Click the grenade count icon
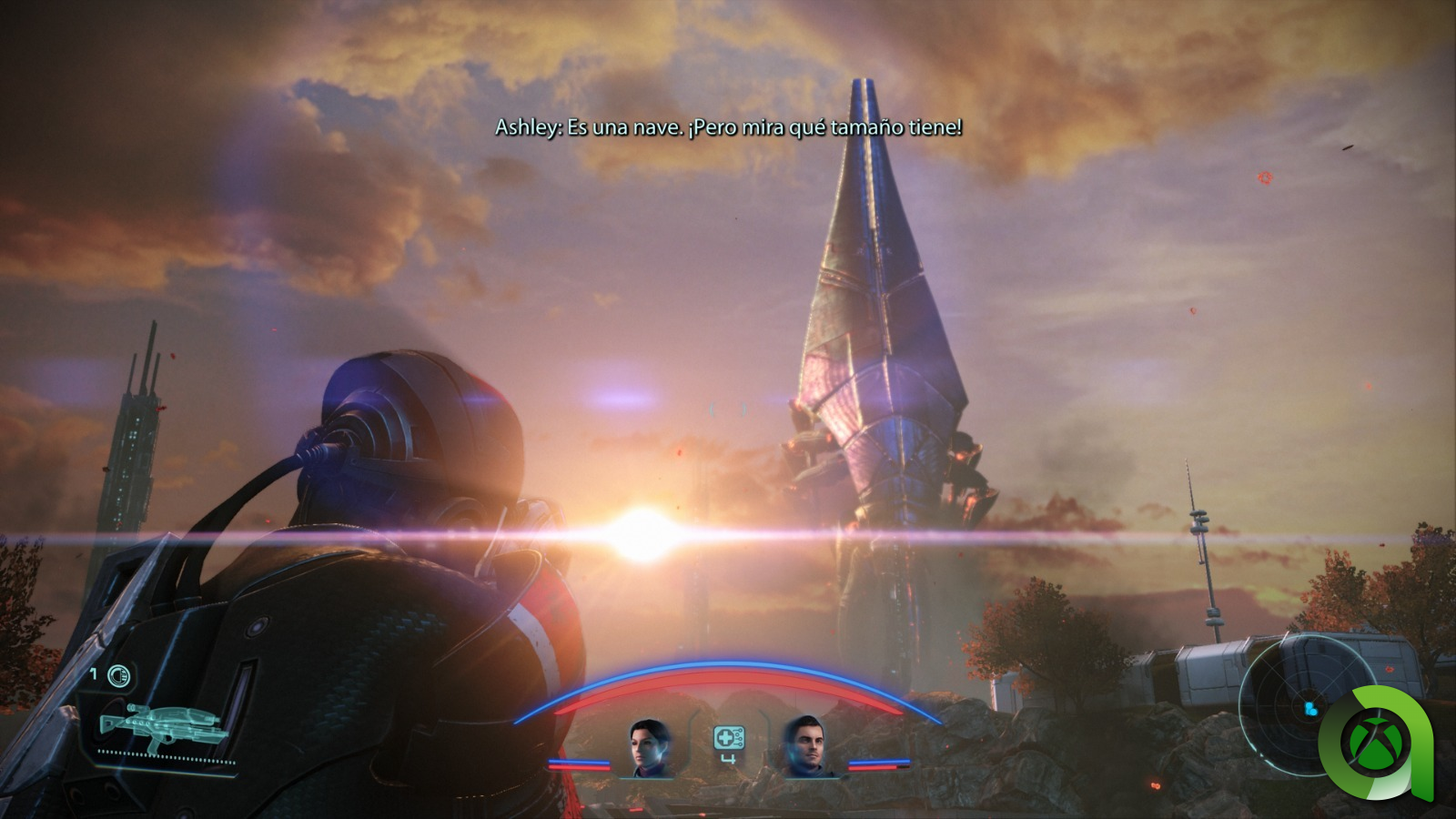 tap(118, 675)
